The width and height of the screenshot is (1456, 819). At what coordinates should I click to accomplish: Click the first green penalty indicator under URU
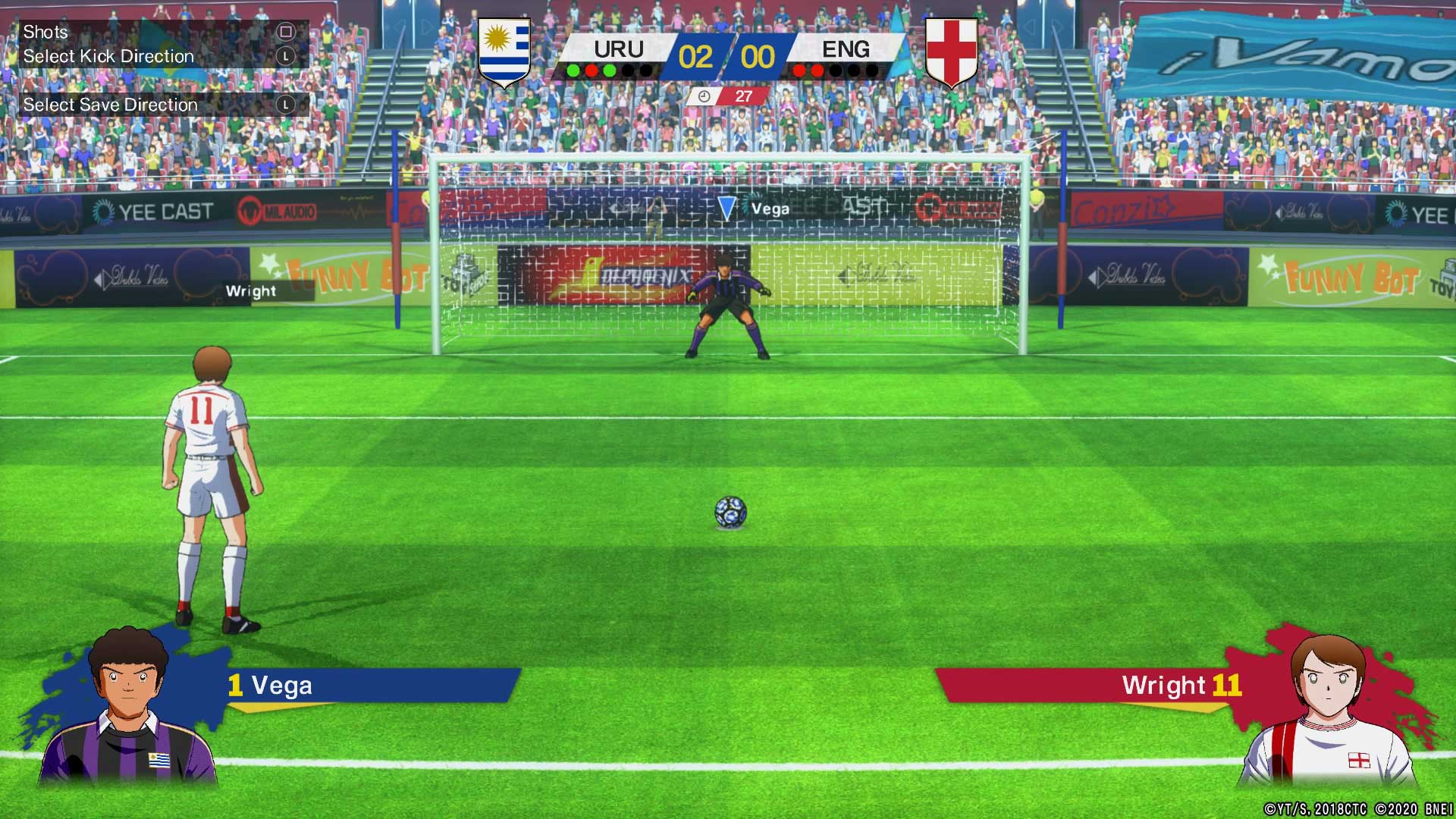(x=573, y=71)
